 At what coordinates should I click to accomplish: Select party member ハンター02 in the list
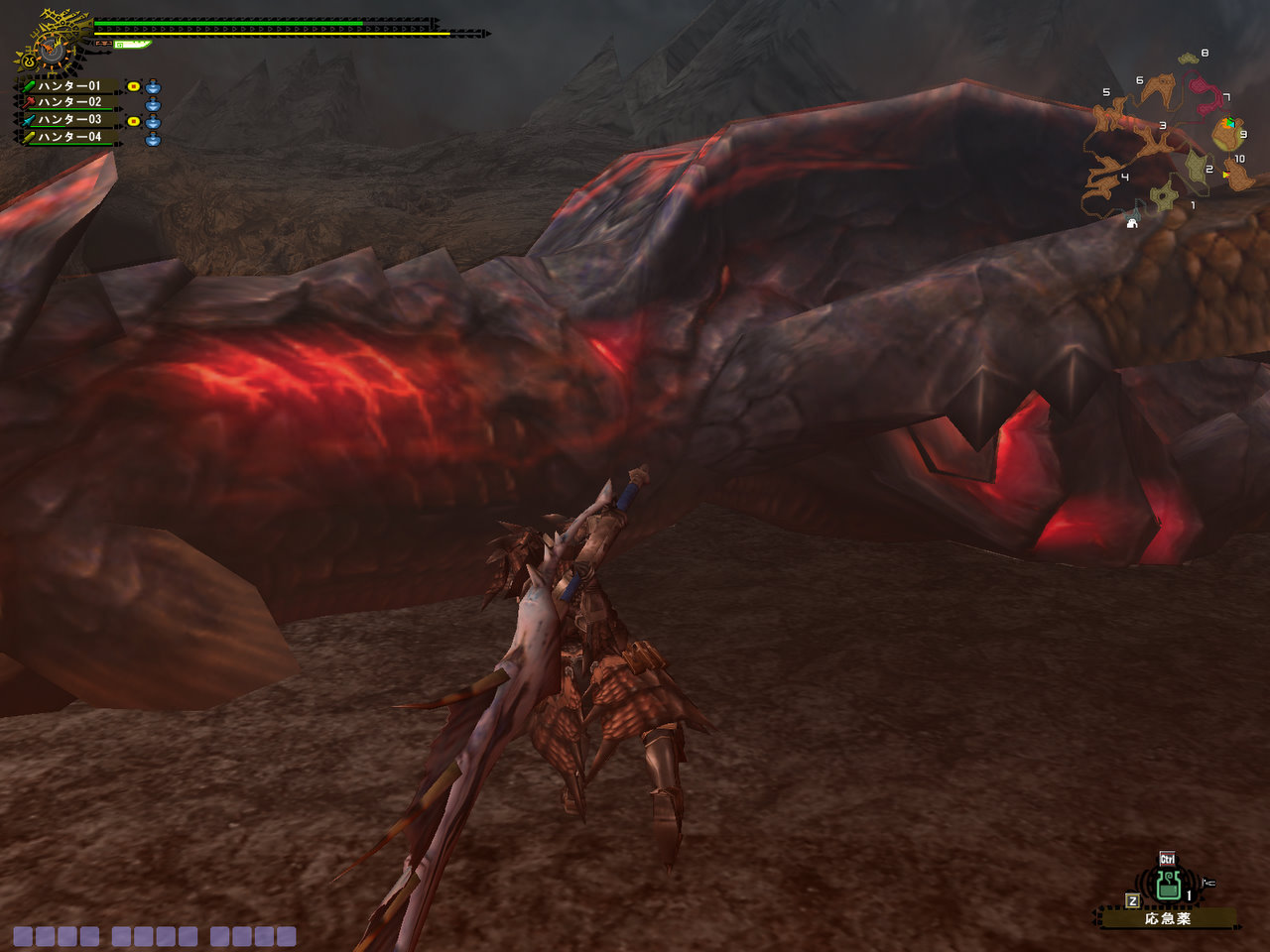[x=69, y=102]
